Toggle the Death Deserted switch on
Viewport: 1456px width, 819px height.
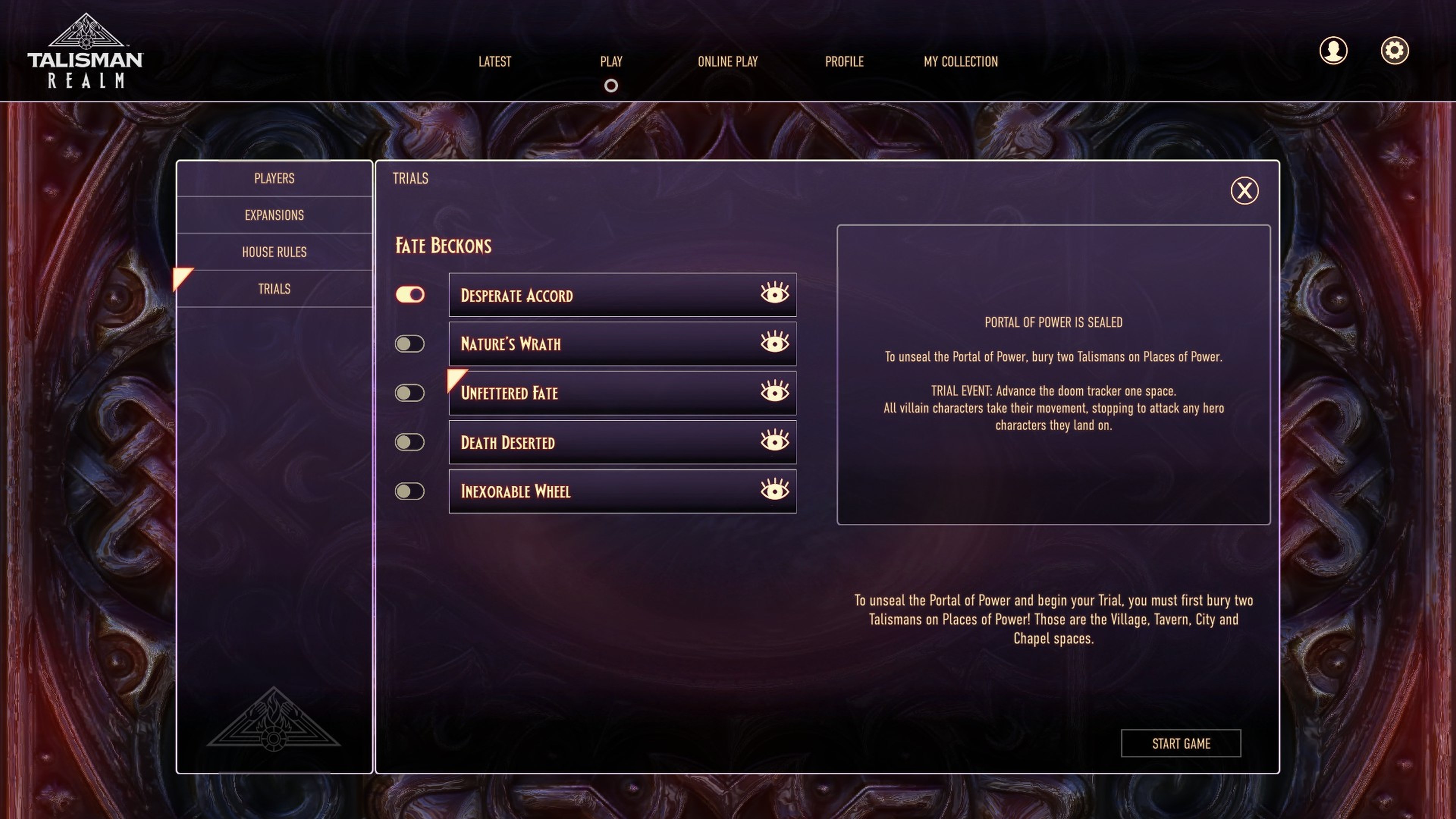coord(410,442)
